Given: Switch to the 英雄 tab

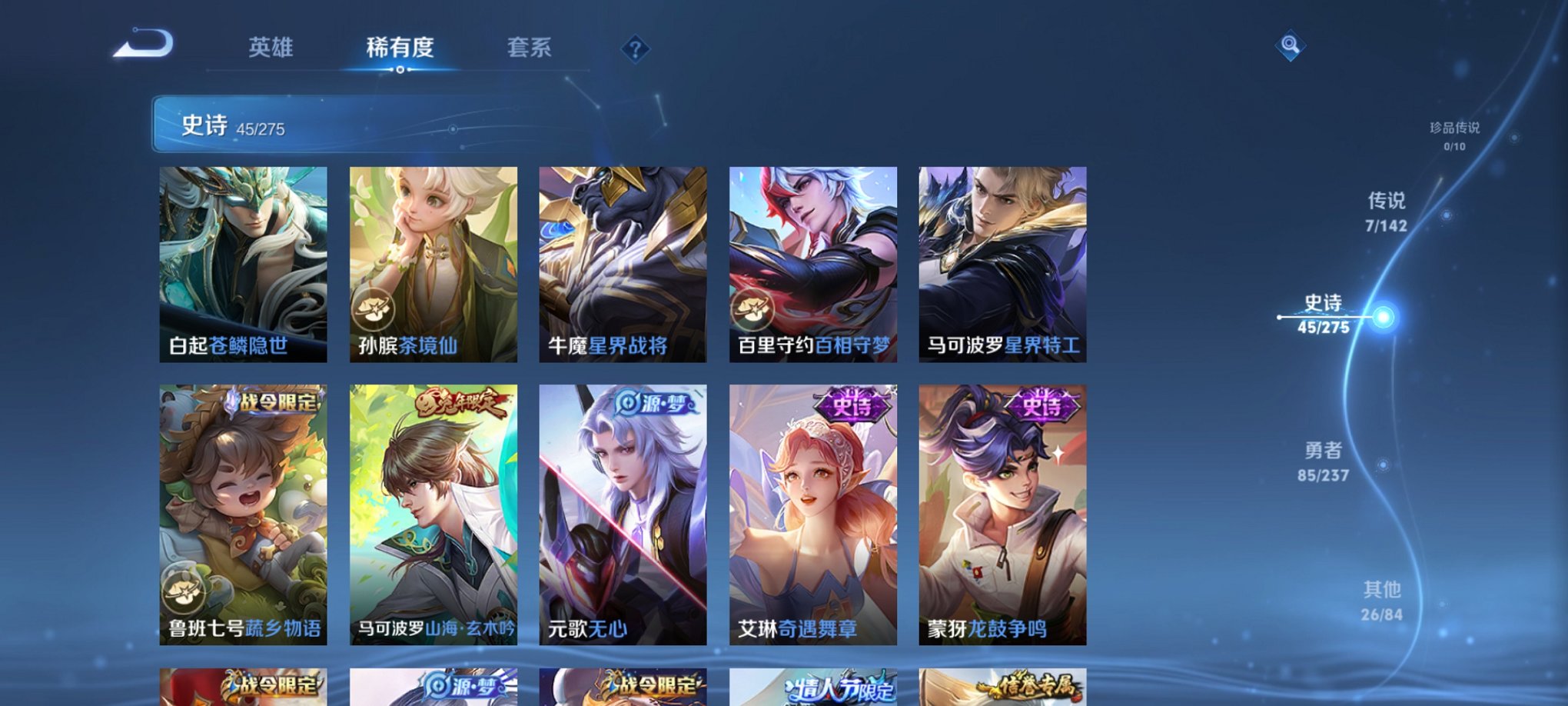Looking at the screenshot, I should (273, 48).
